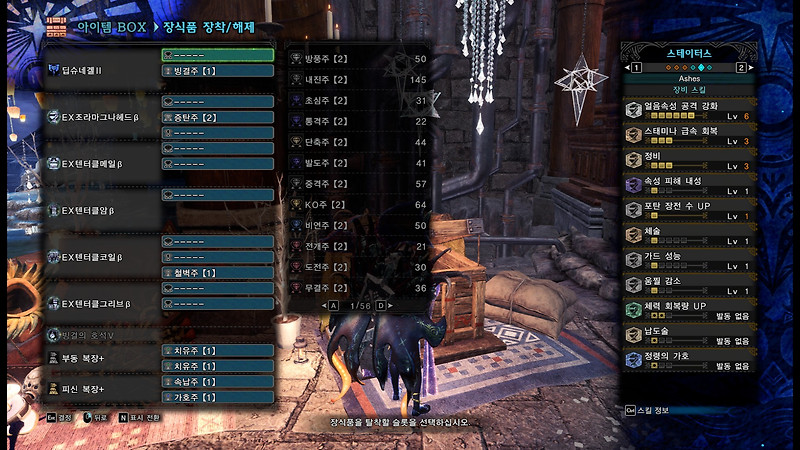This screenshot has width=800, height=450.
Task: Select 방풍주 [2] from the decoration list
Action: pos(358,59)
